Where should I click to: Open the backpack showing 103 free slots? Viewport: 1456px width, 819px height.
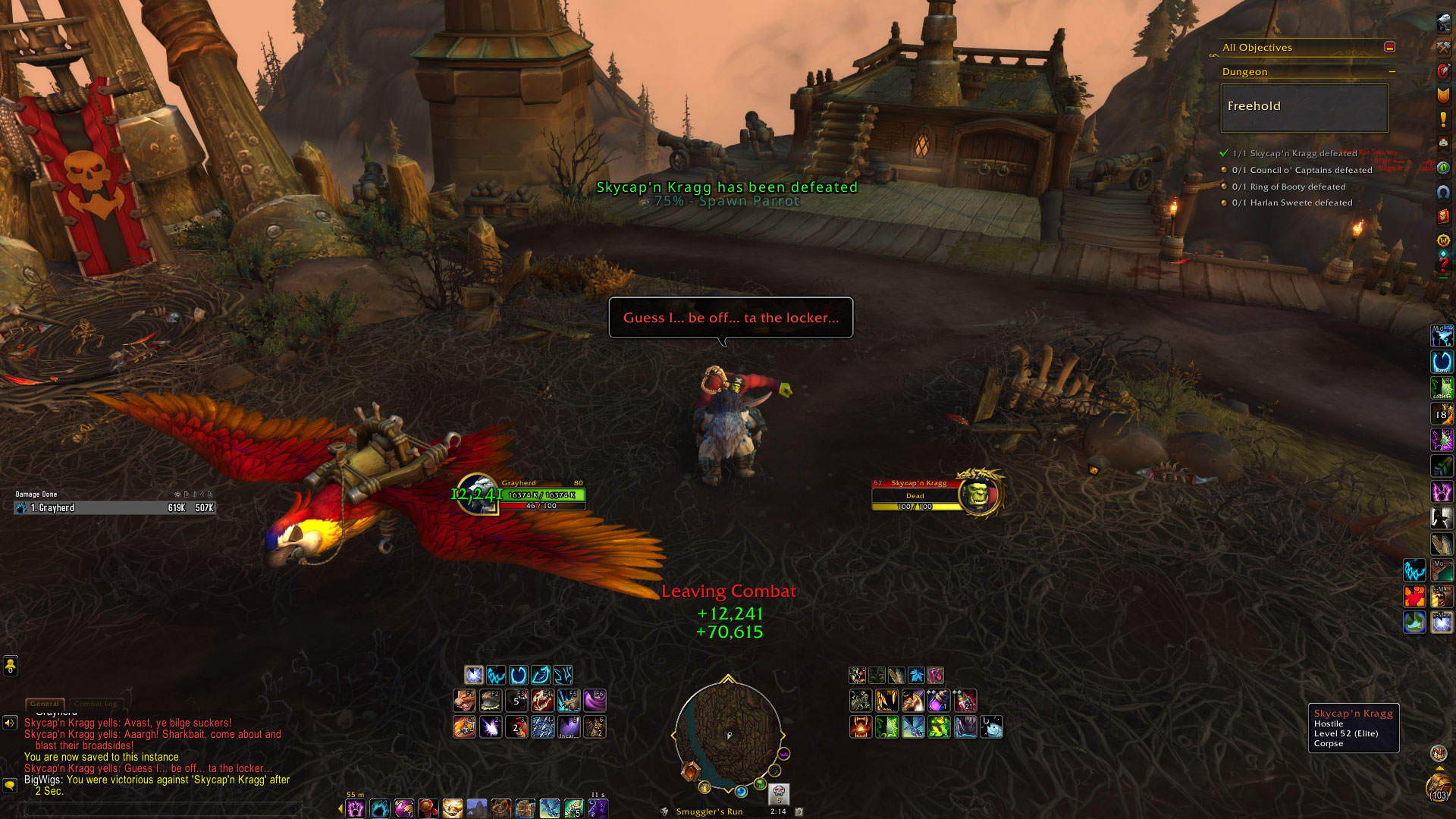pos(1439,787)
